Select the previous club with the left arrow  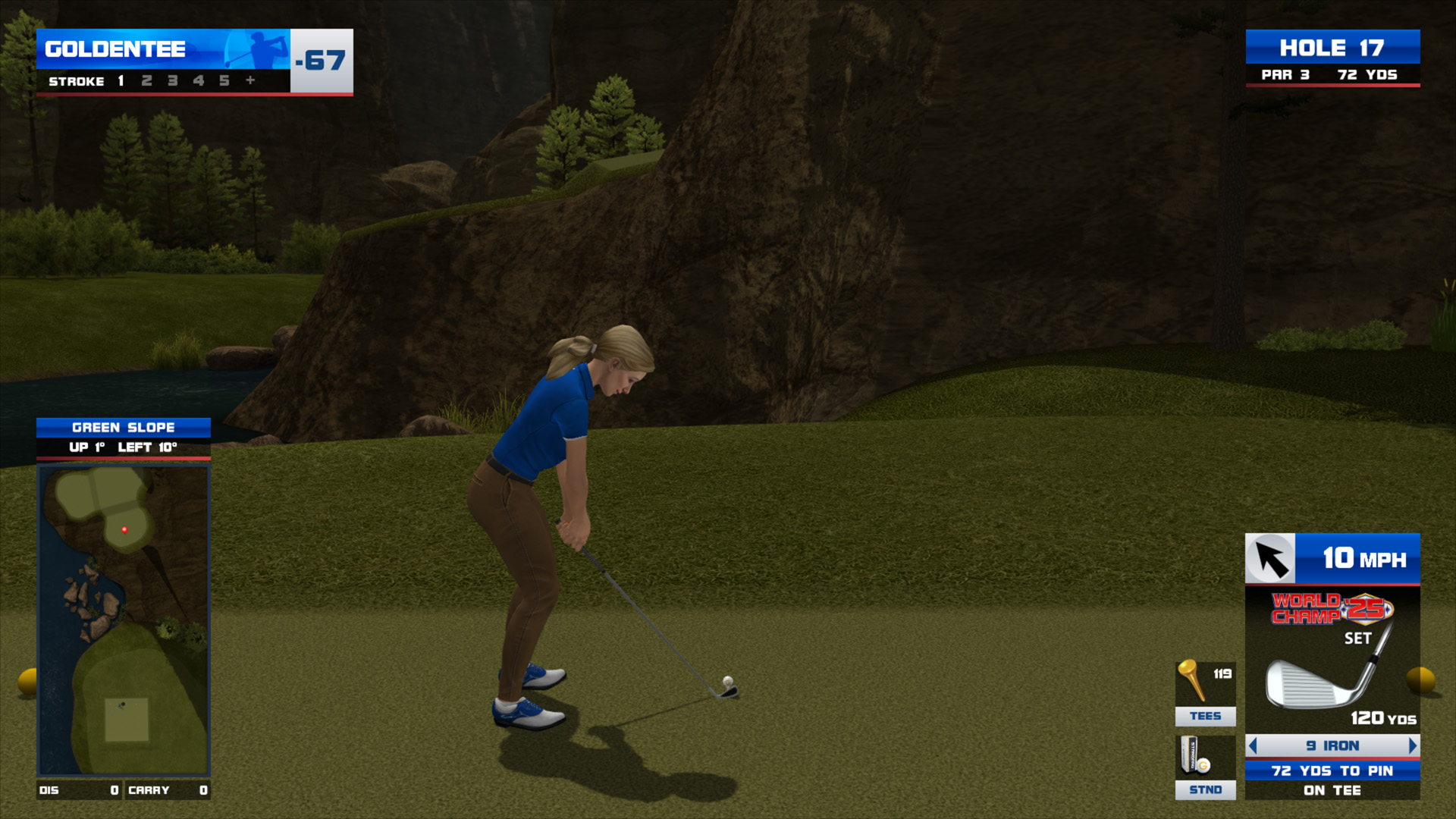coord(1253,745)
